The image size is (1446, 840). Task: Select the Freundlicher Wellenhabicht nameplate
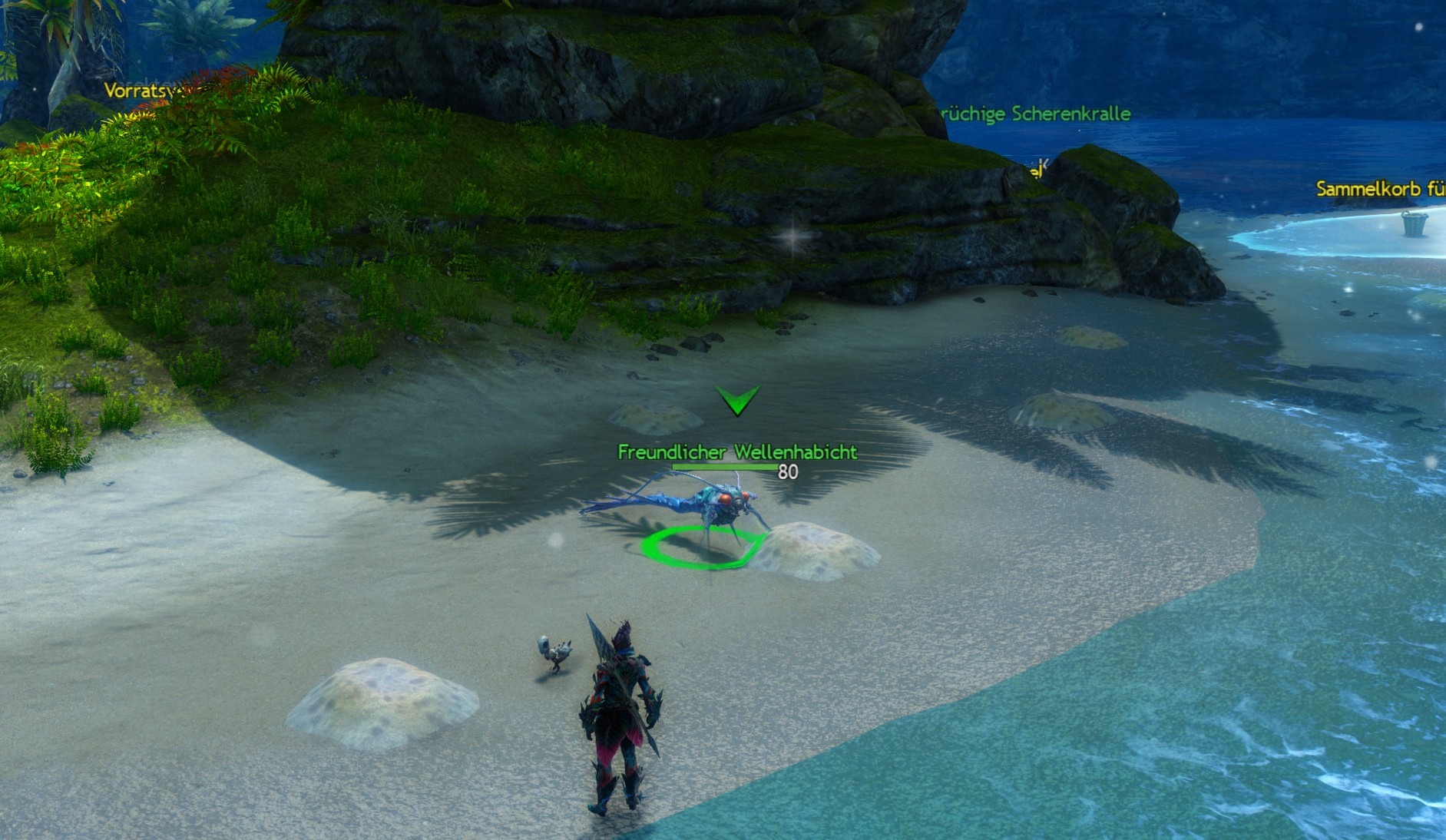tap(736, 452)
